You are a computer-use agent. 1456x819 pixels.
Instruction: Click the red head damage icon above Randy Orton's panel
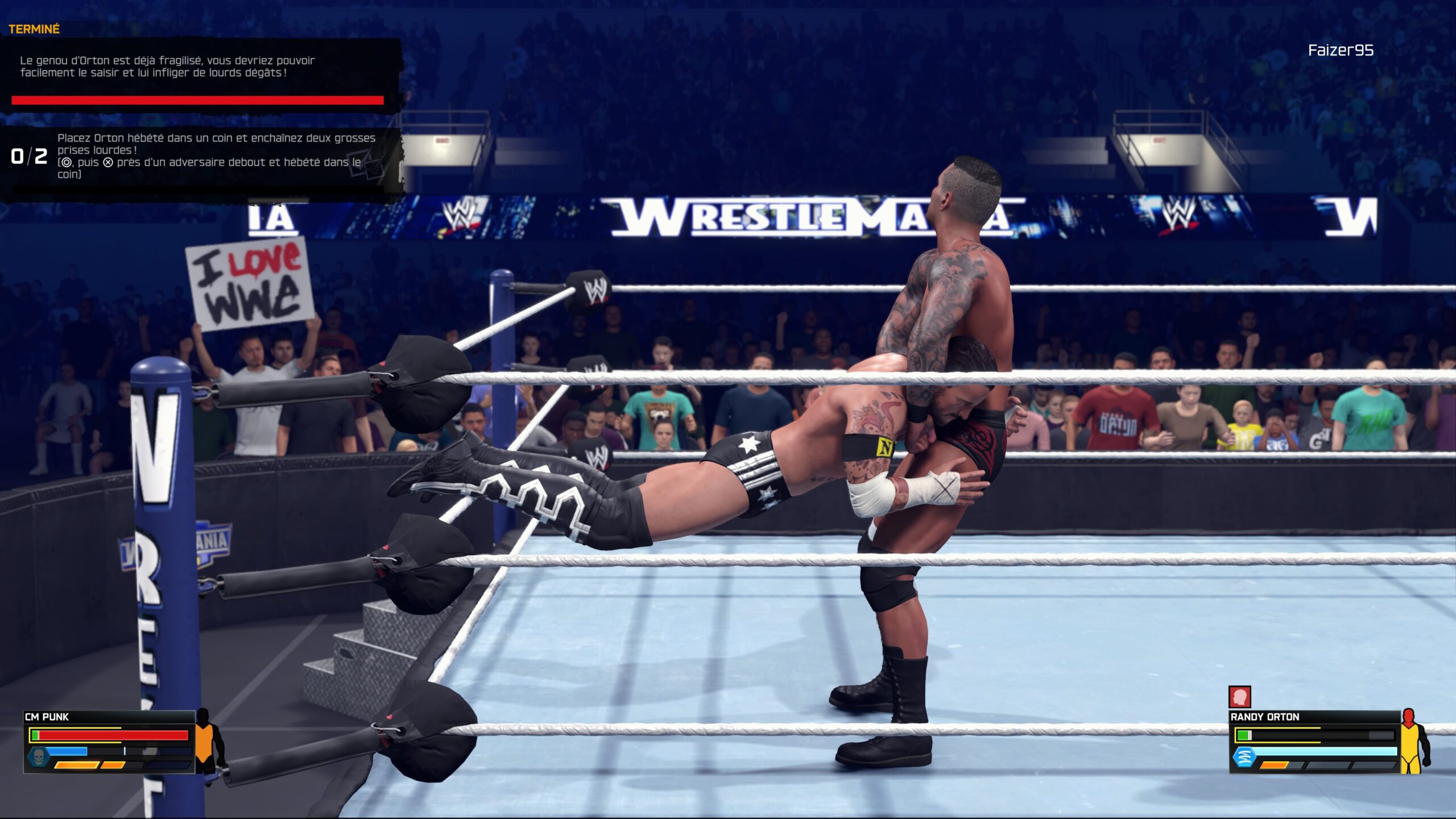pos(1240,697)
